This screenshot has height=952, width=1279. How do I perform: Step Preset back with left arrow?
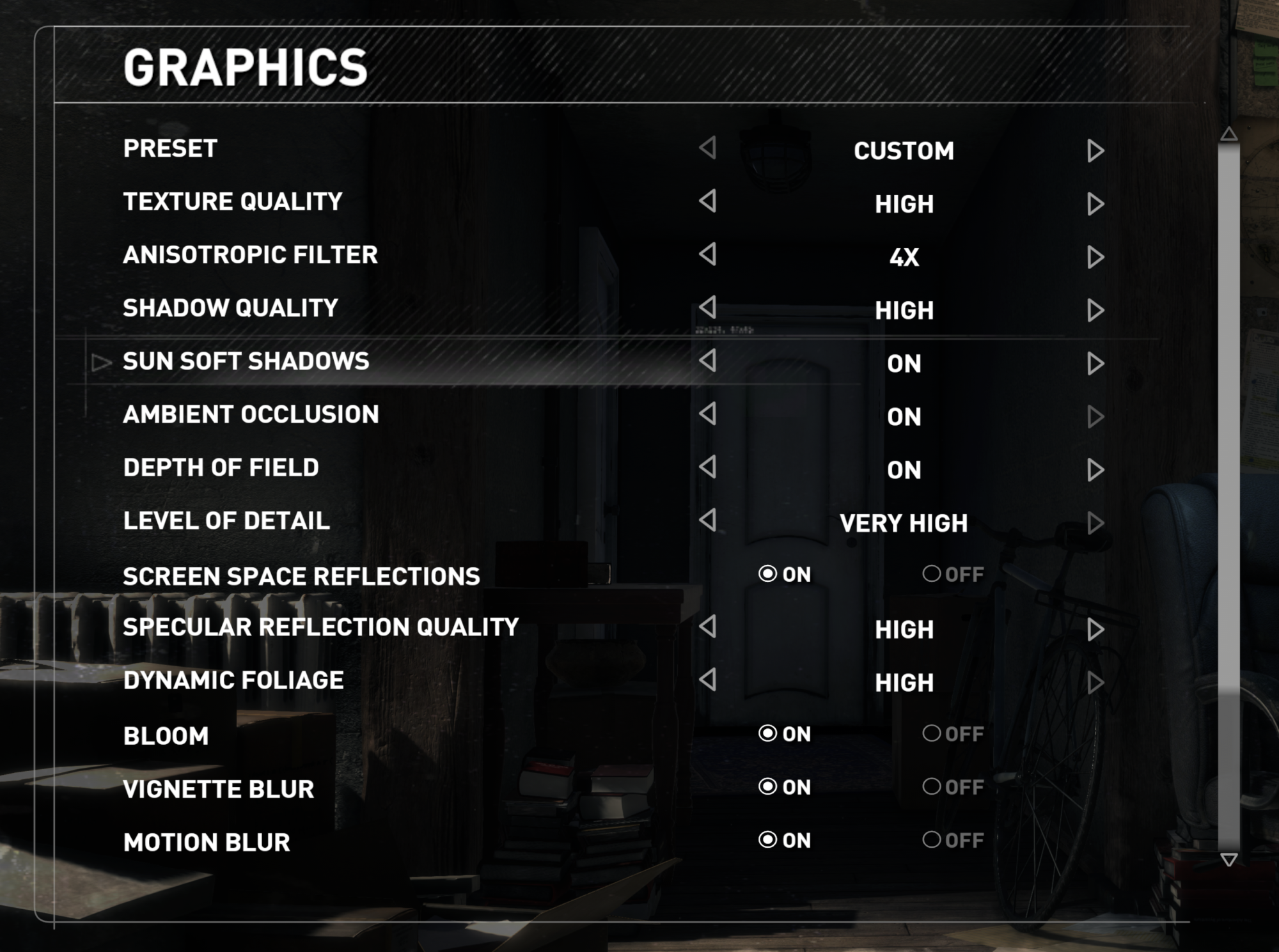[707, 148]
